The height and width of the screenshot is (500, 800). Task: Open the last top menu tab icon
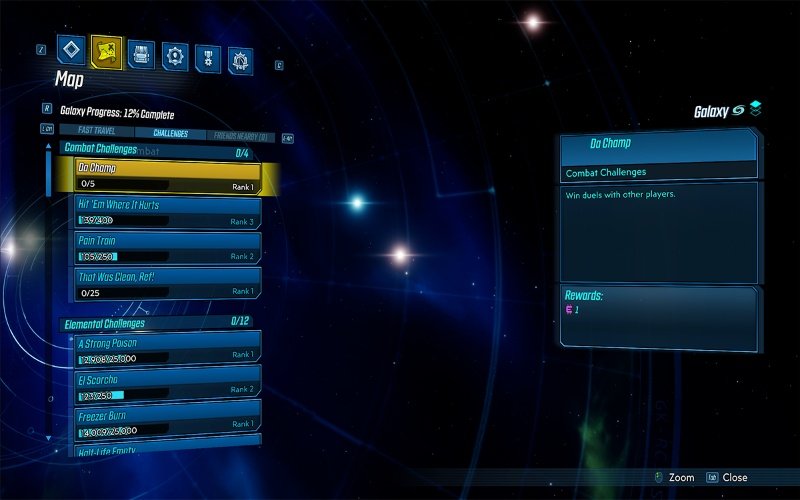tap(240, 61)
